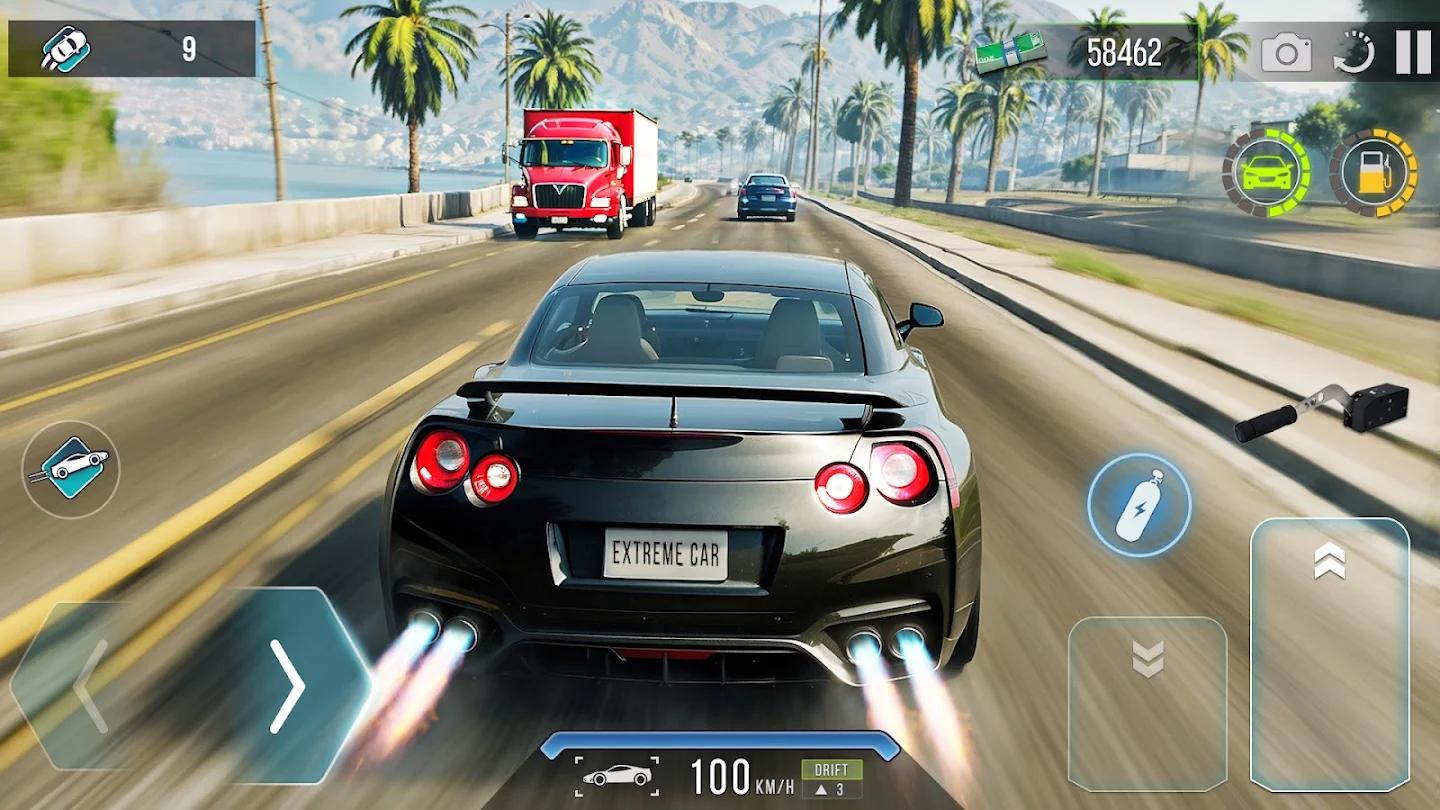Screen dimensions: 1440x810
Task: Tap the round drift car icon button
Action: pyautogui.click(x=71, y=469)
